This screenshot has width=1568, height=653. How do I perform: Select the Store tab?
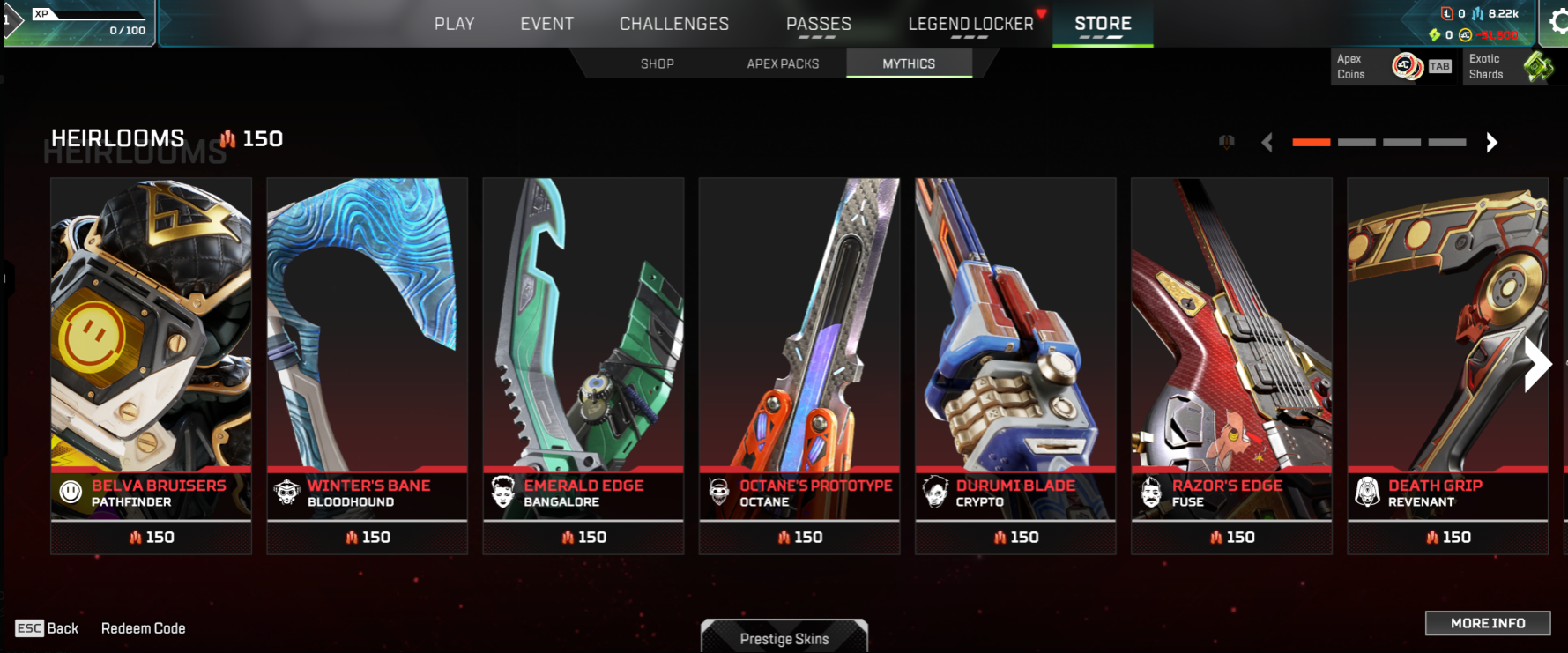coord(1103,24)
